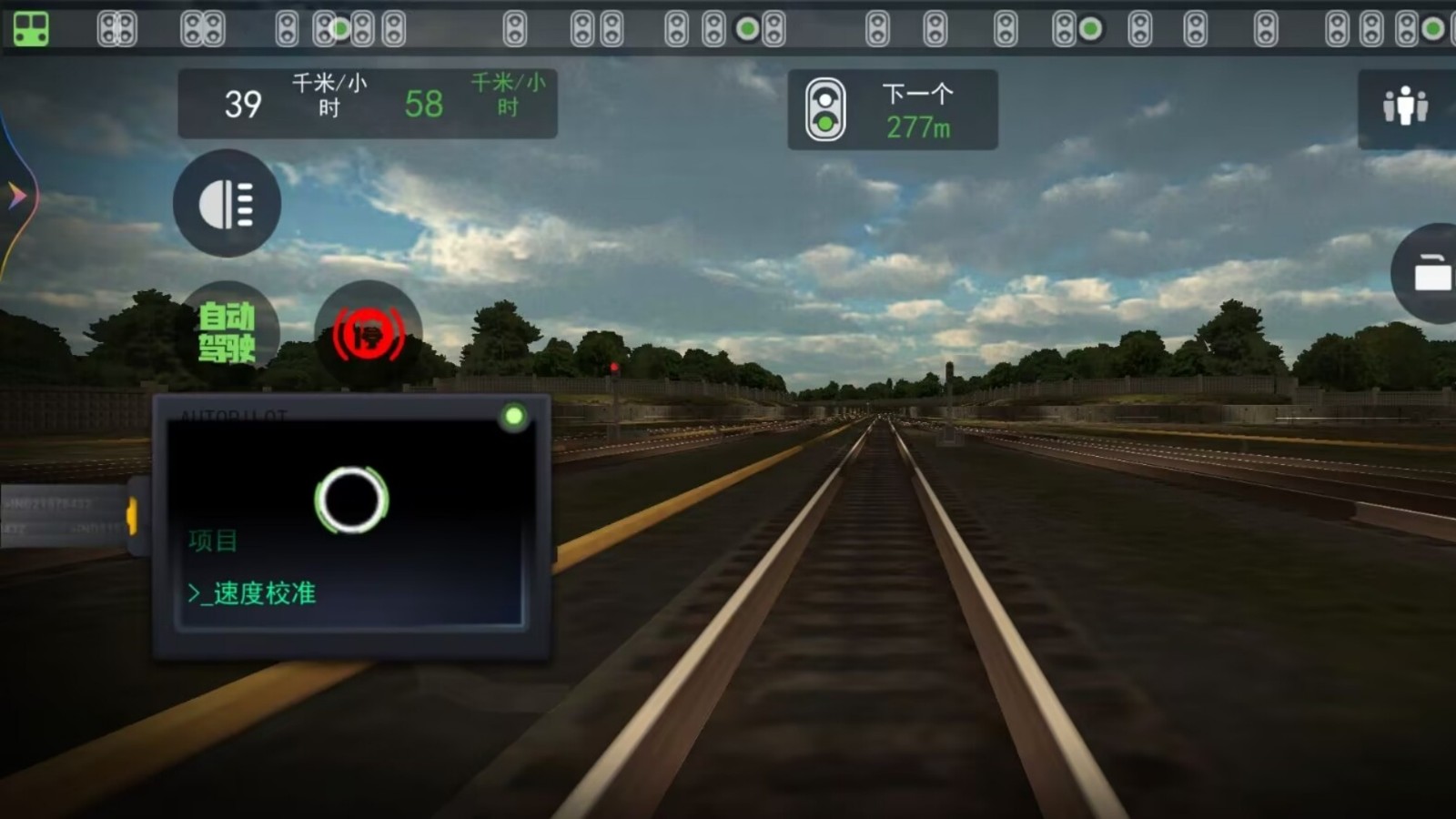Expand the side panel arrow
Image resolution: width=1456 pixels, height=819 pixels.
(x=16, y=195)
